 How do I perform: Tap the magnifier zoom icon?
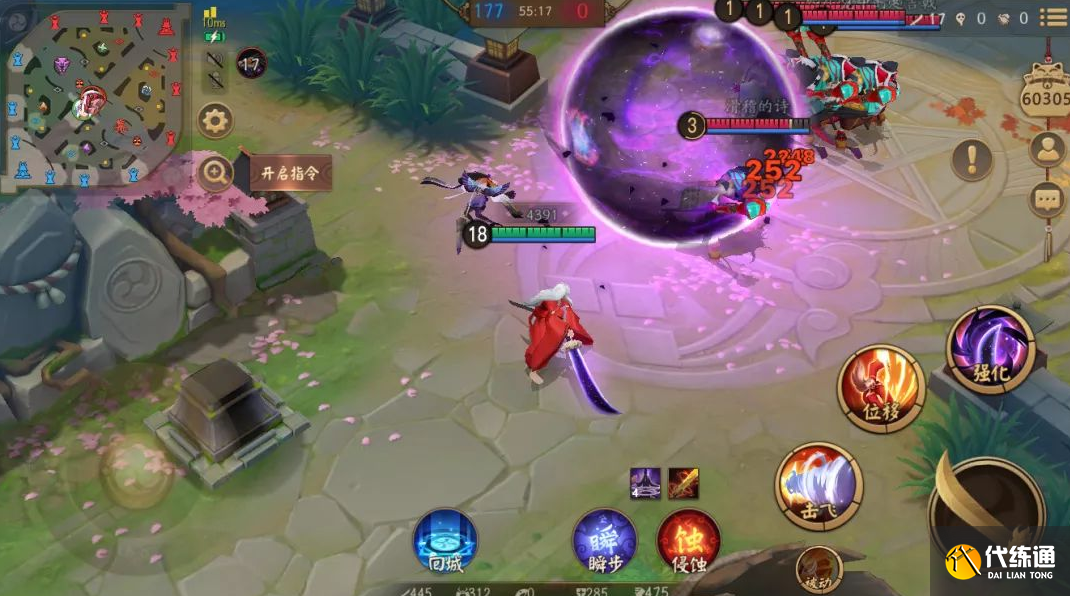[x=215, y=173]
